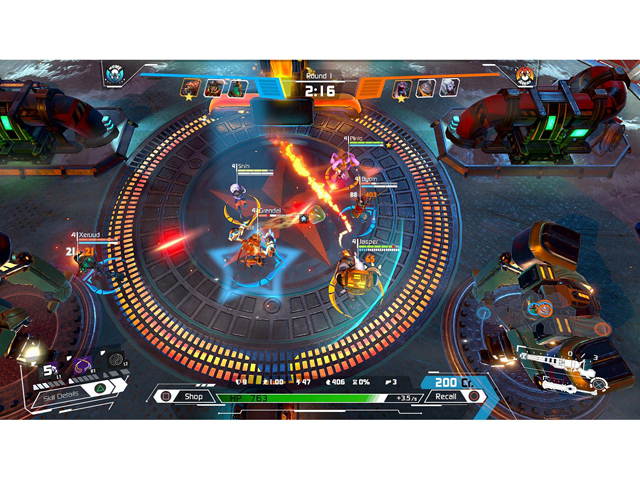The height and width of the screenshot is (480, 640).
Task: Select the last orange team hero portrait
Action: 449,88
